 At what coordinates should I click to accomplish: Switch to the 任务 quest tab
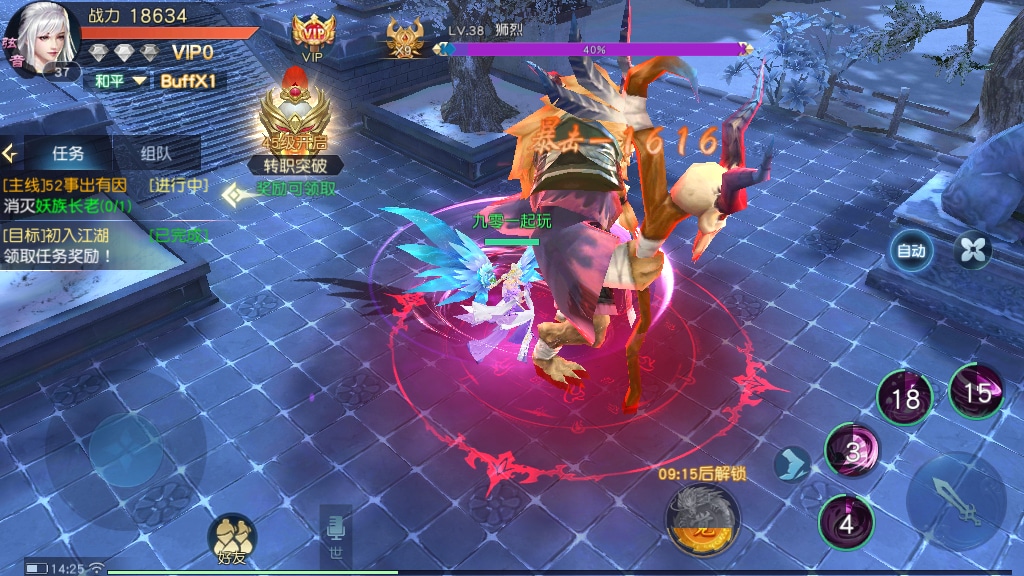point(68,153)
